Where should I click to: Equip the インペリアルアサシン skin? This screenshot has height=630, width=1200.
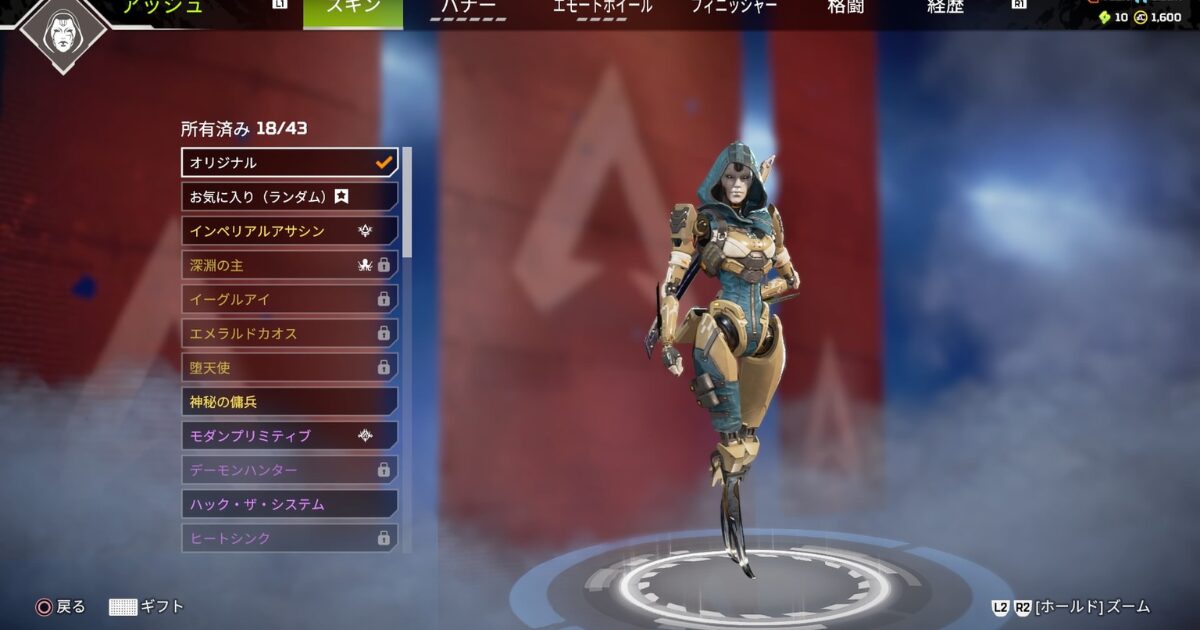[289, 231]
